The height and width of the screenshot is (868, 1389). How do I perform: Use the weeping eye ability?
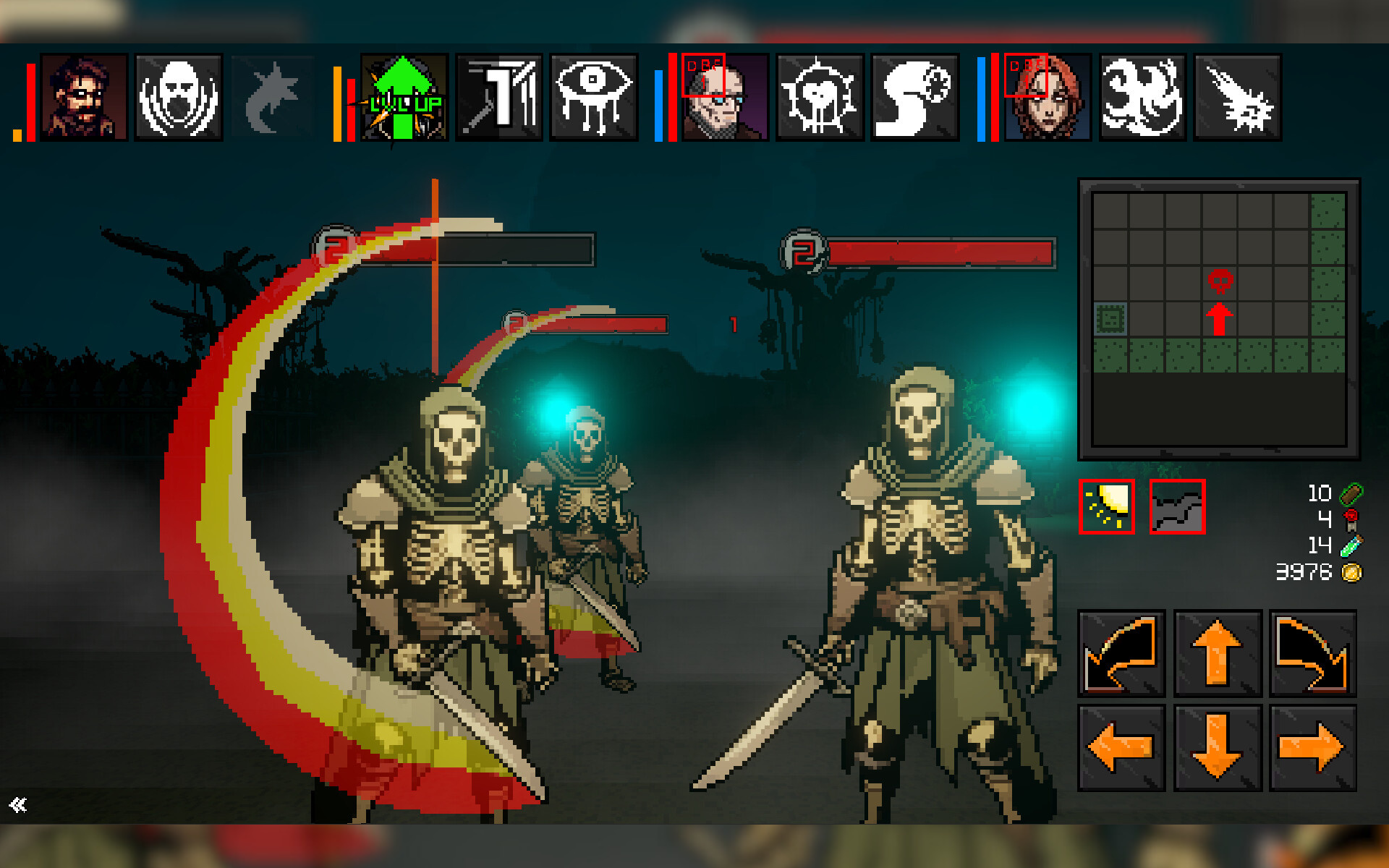(593, 98)
